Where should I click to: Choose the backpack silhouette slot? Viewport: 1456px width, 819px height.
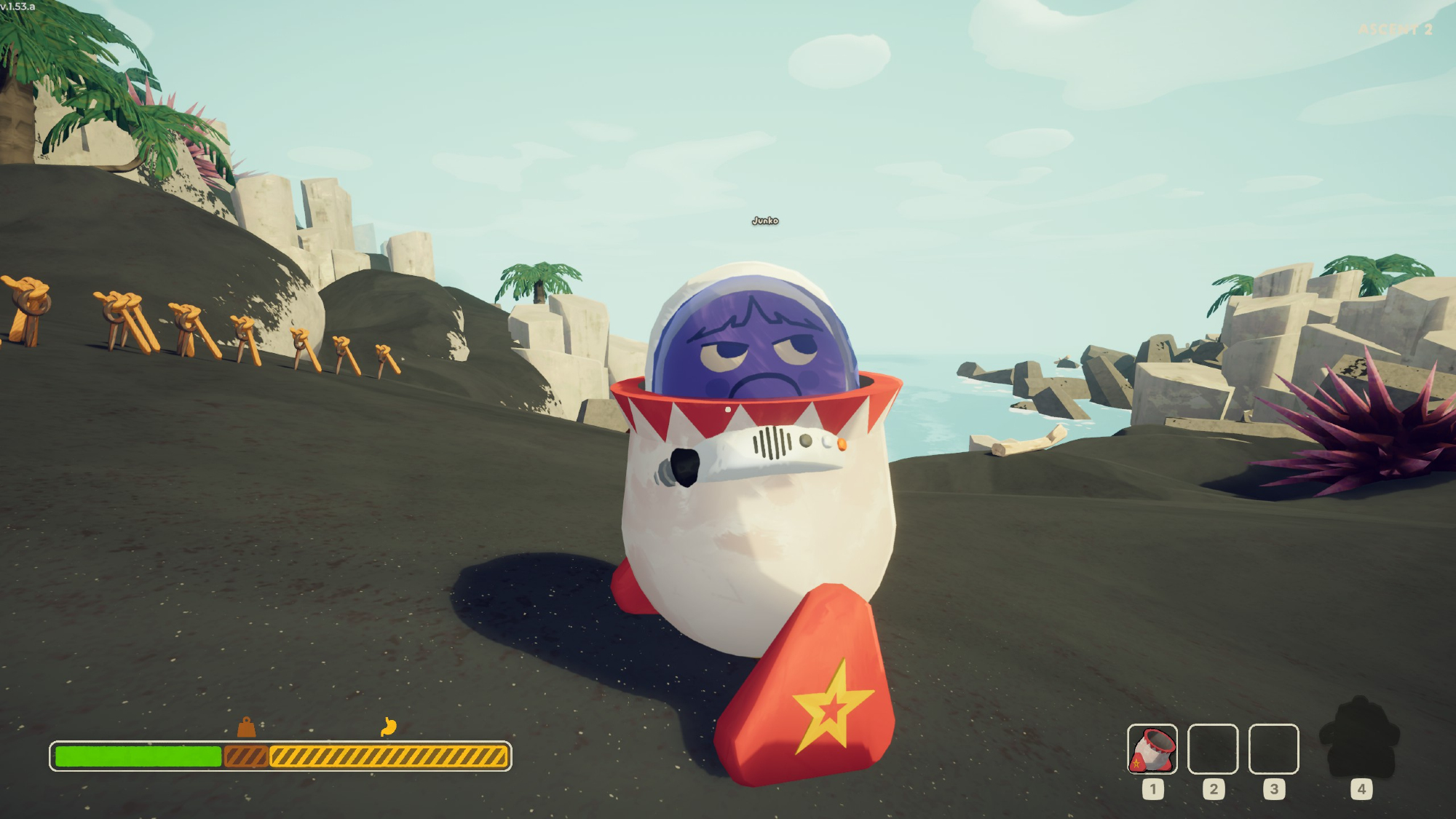point(1359,737)
